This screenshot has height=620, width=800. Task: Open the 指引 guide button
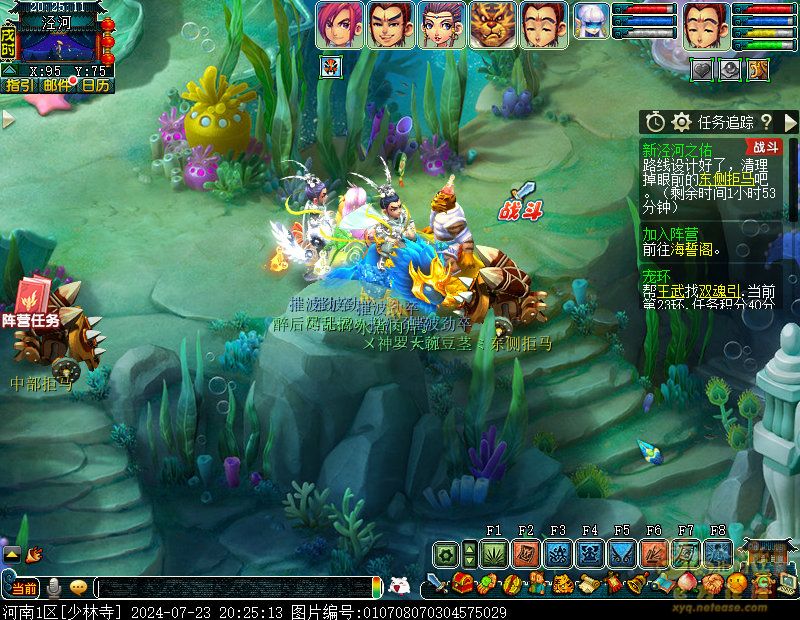point(18,85)
